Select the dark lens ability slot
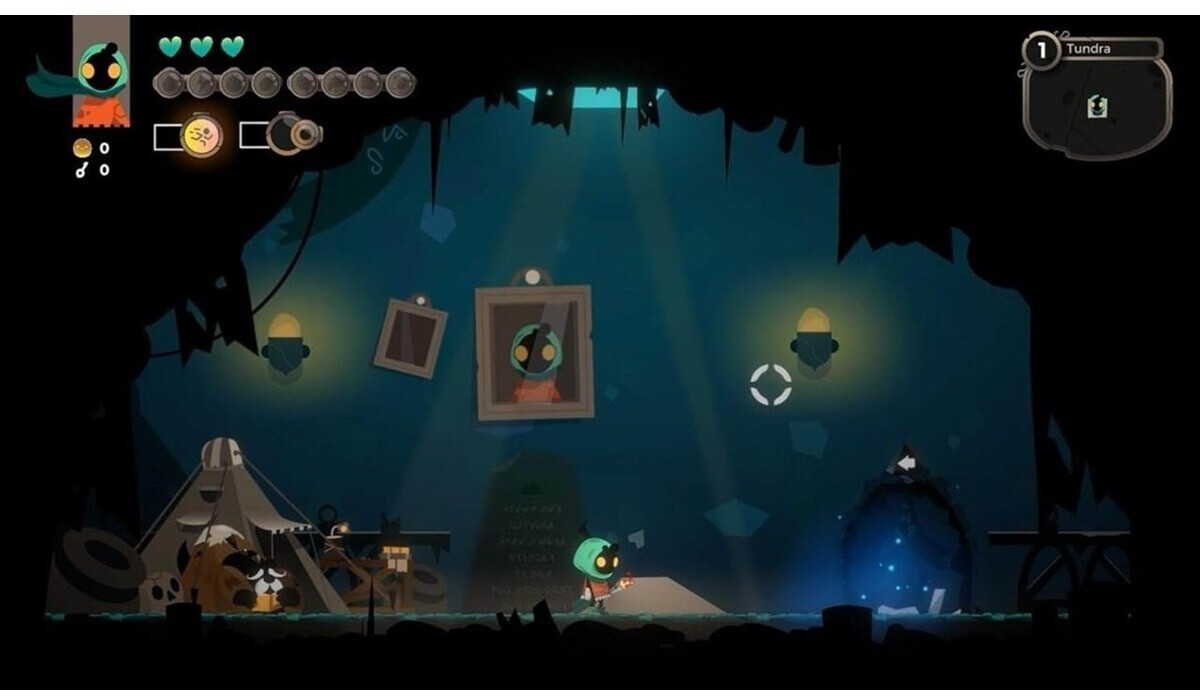This screenshot has height=696, width=1200. click(x=292, y=135)
